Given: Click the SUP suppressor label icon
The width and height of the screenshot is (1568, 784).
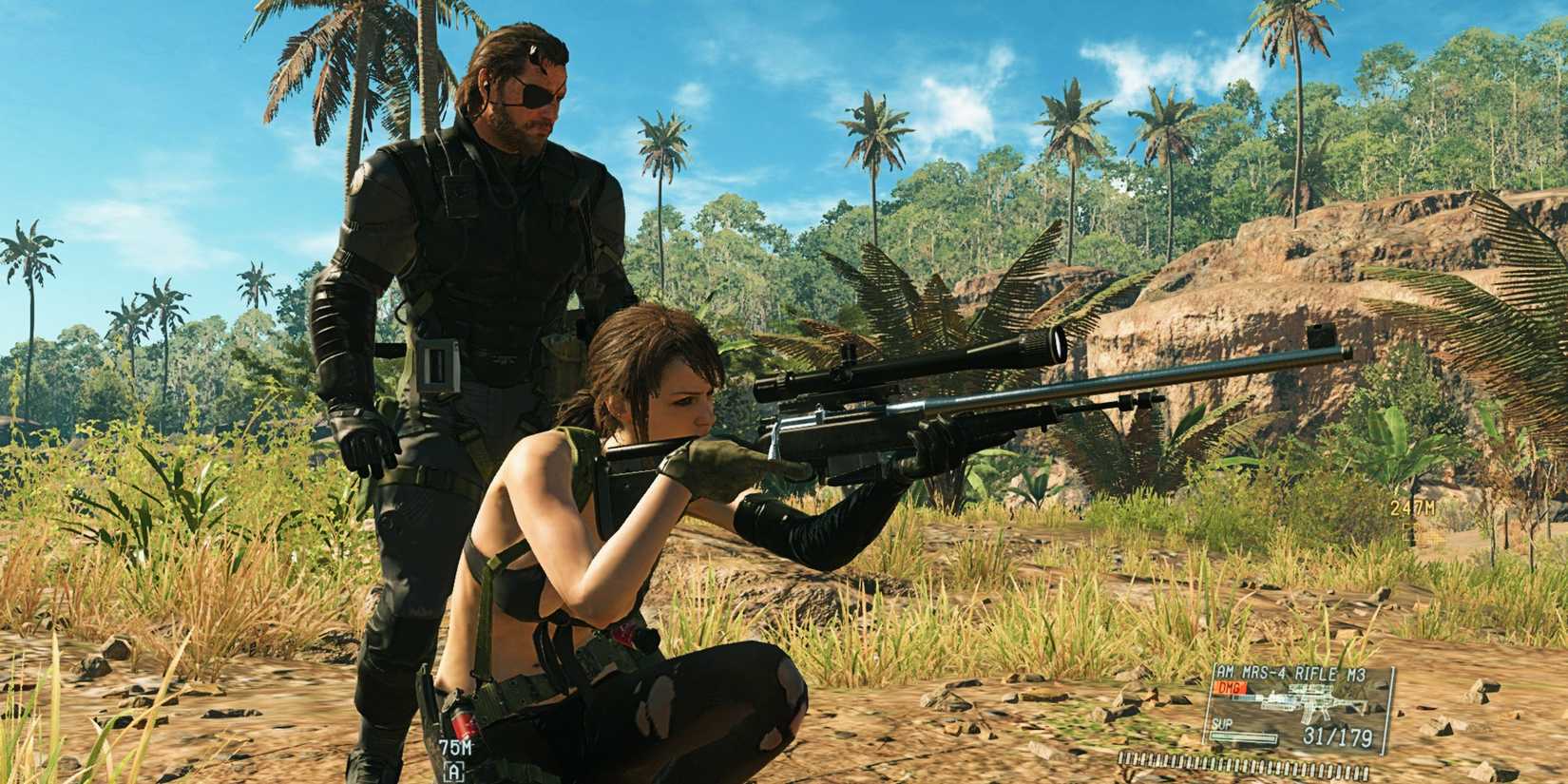Looking at the screenshot, I should point(1222,724).
